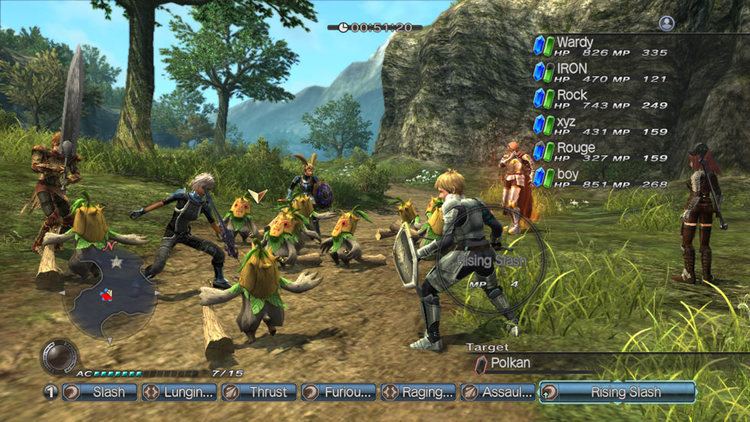Select the Slash command
This screenshot has height=422, width=750.
click(x=98, y=392)
